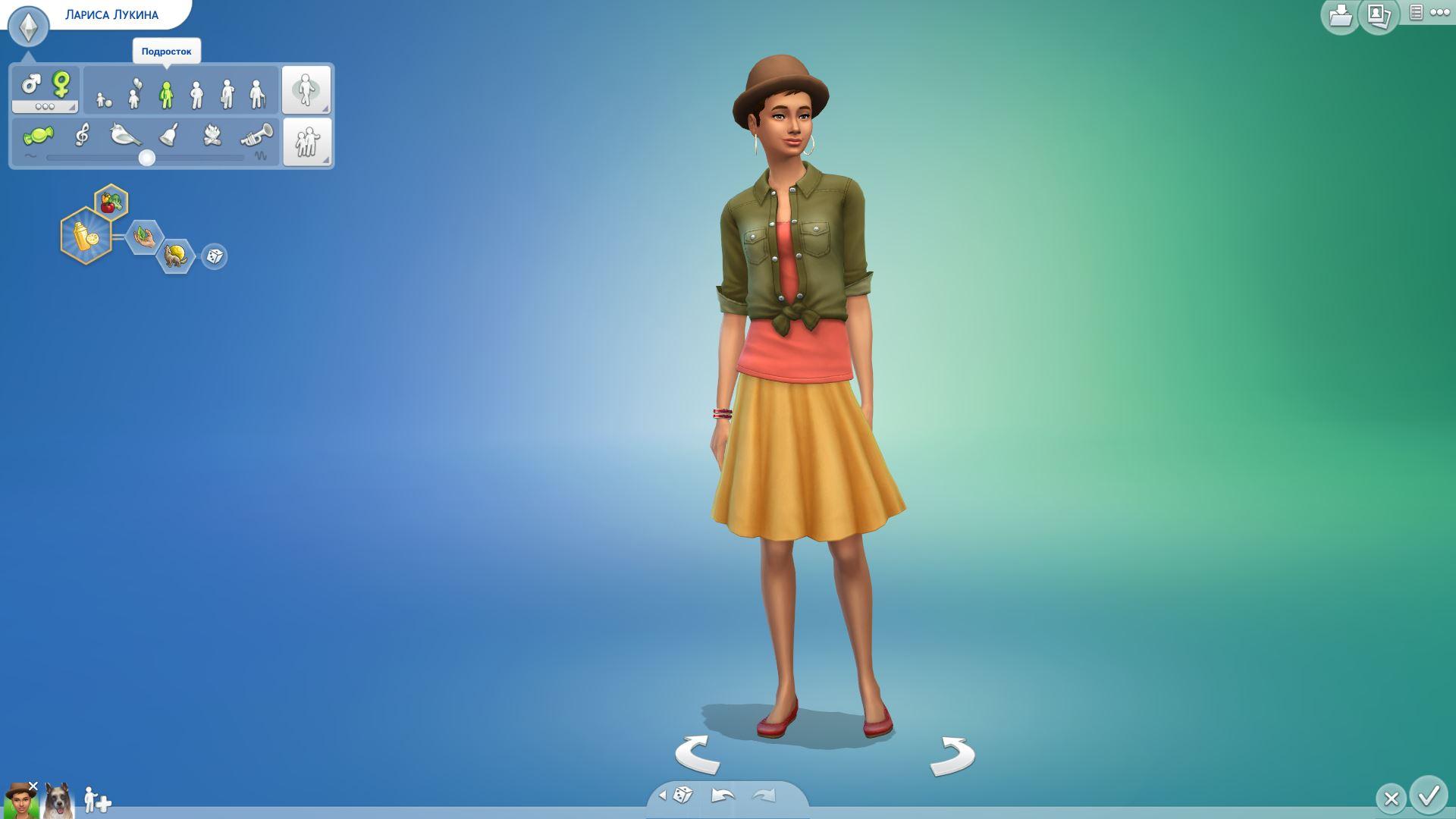The image size is (1456, 819).
Task: Select the male gender symbol
Action: (x=31, y=83)
